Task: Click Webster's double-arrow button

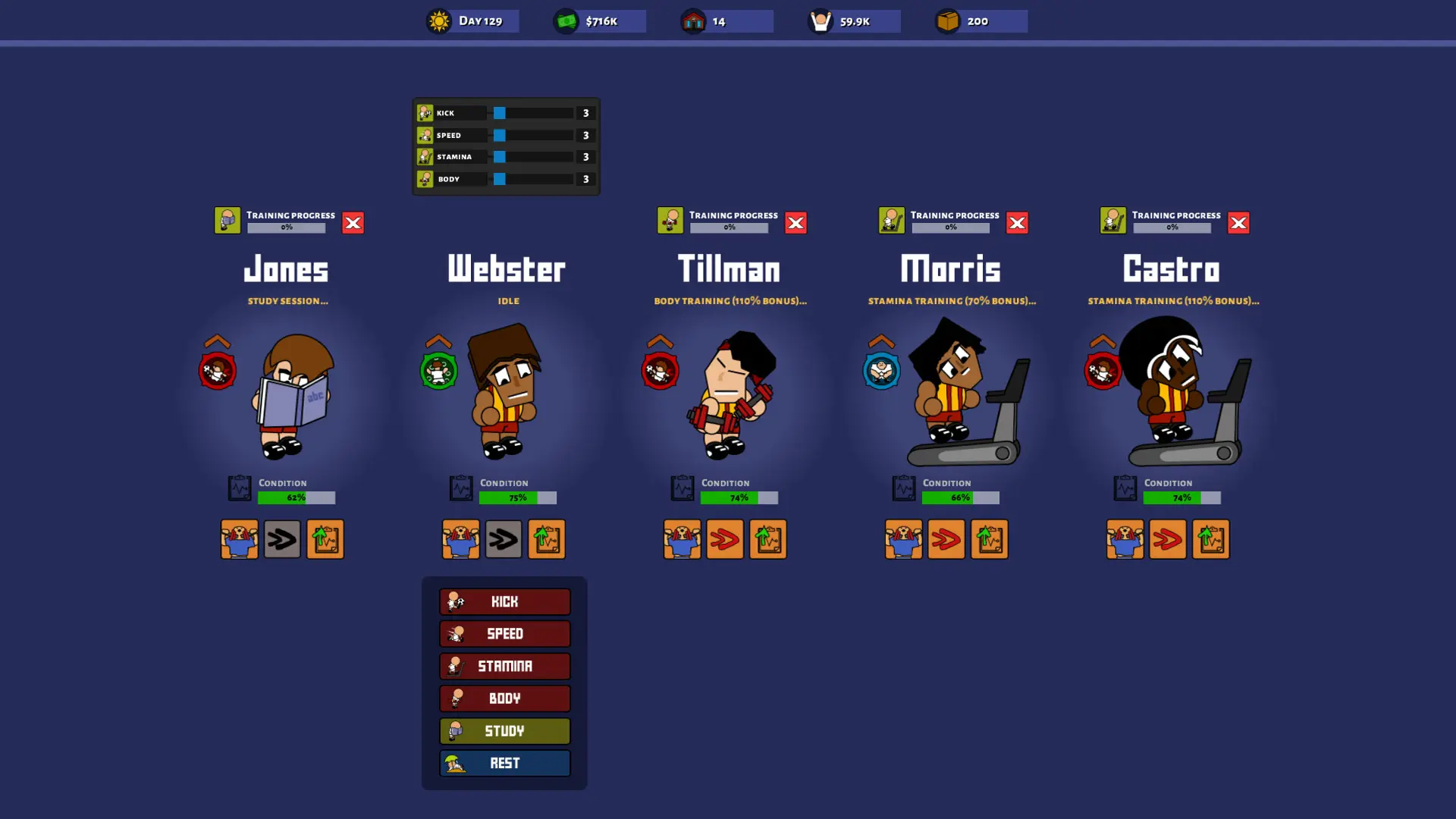Action: tap(504, 539)
